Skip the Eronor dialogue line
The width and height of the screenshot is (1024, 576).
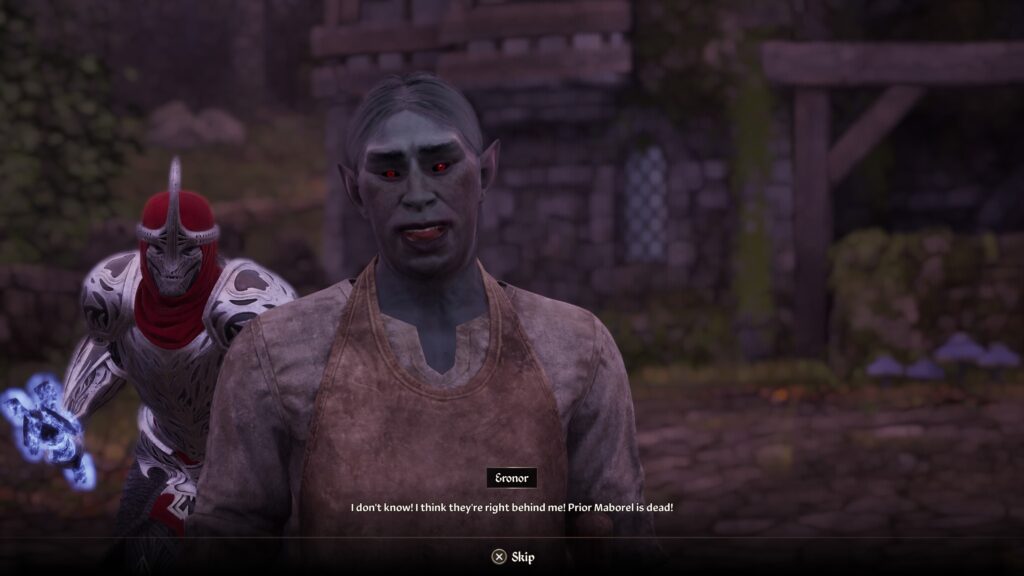512,557
